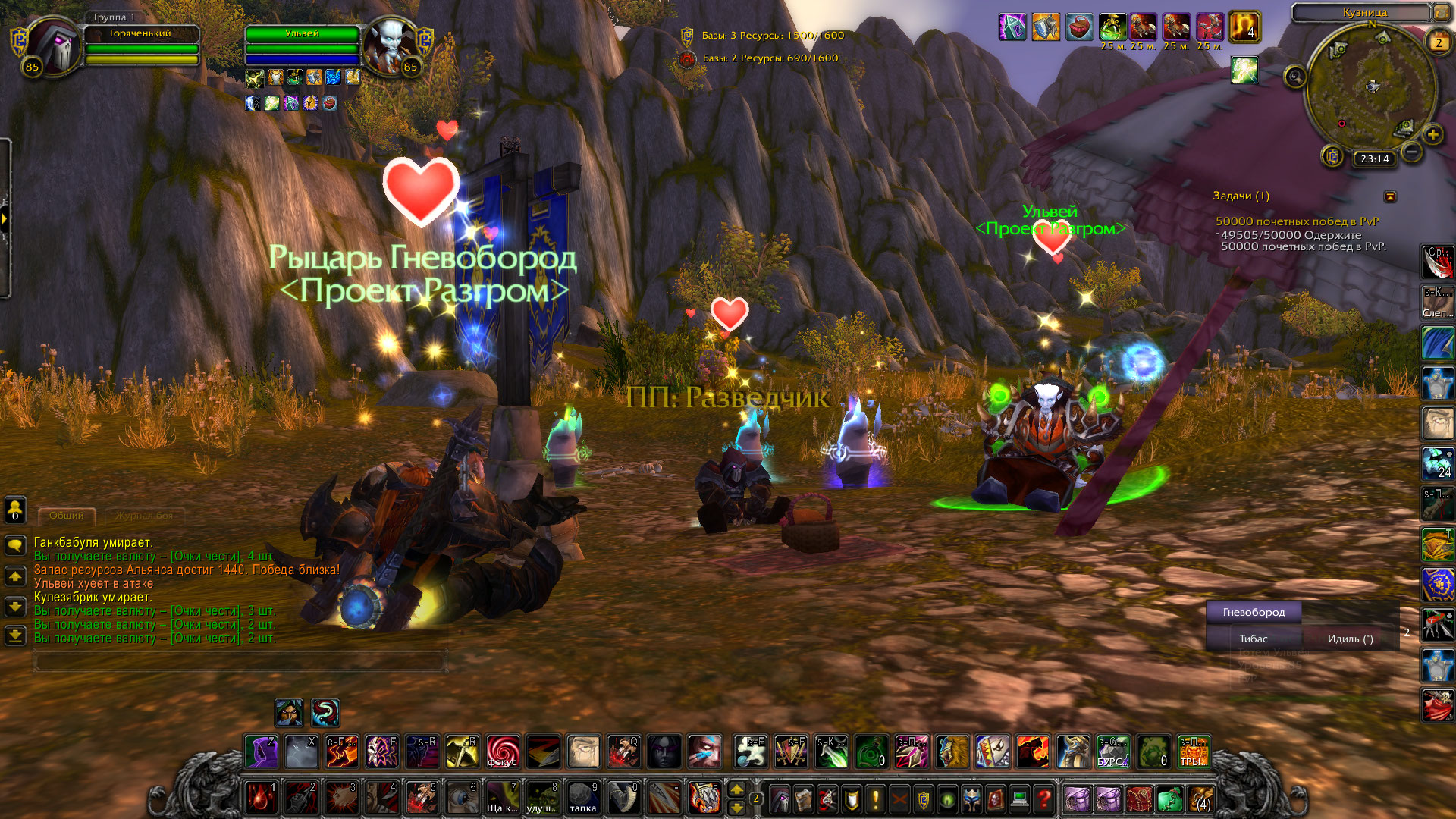Switch action bar page up arrow

coord(736,790)
